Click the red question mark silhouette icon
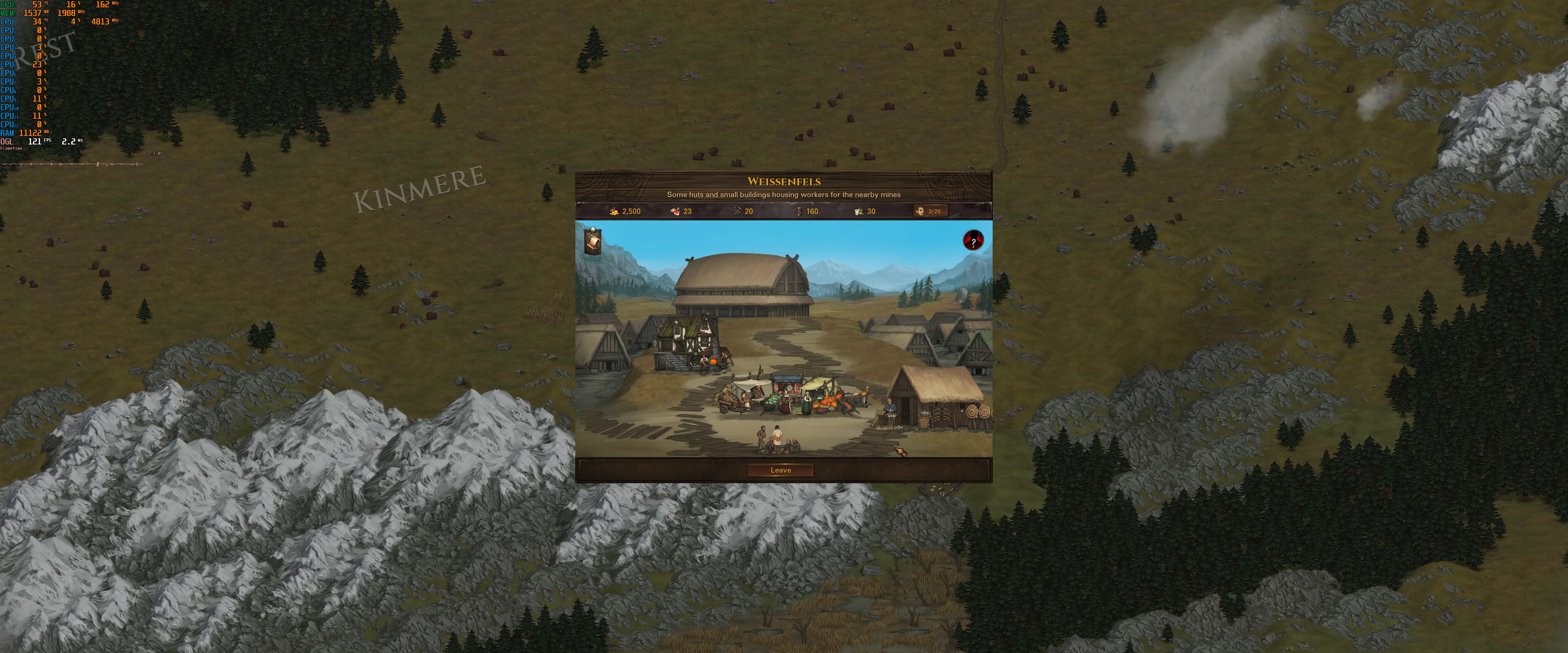 (x=973, y=240)
